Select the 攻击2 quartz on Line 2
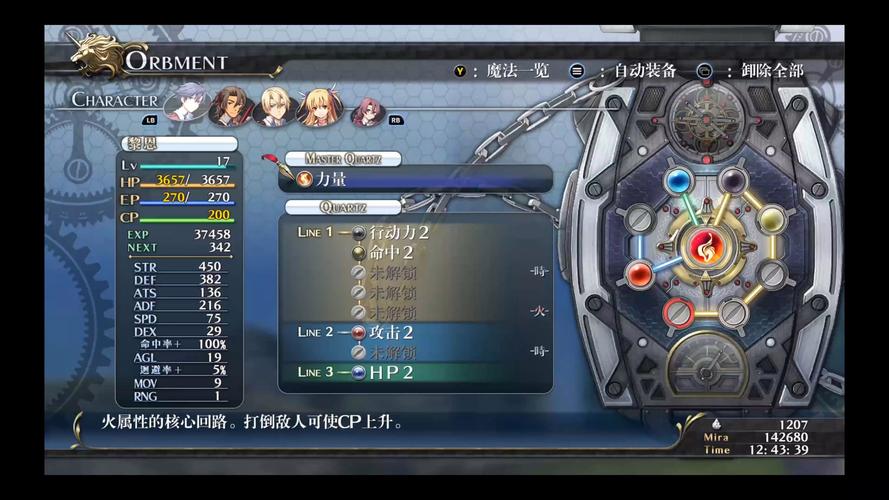Image resolution: width=889 pixels, height=500 pixels. [x=391, y=332]
